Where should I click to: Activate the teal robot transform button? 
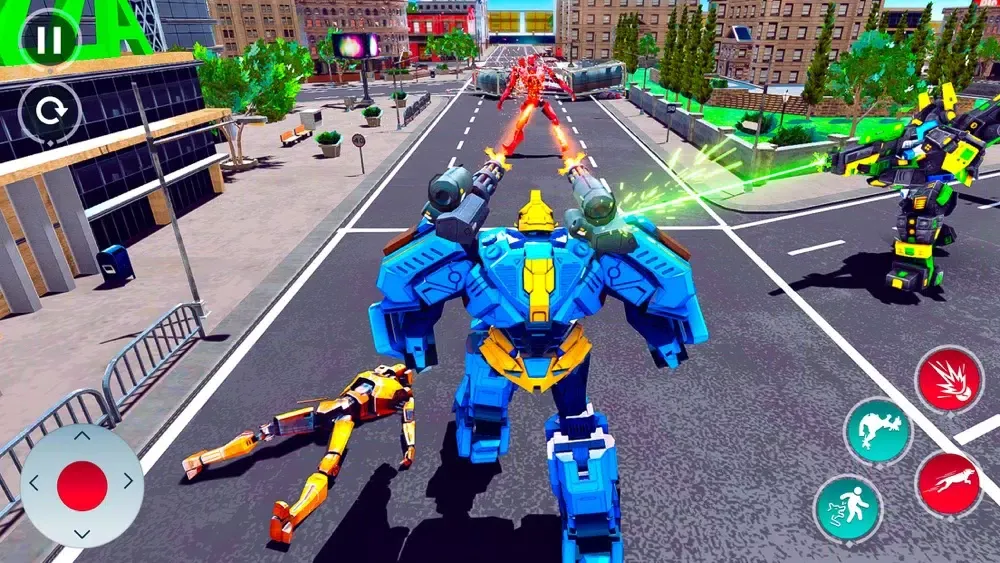pos(879,432)
